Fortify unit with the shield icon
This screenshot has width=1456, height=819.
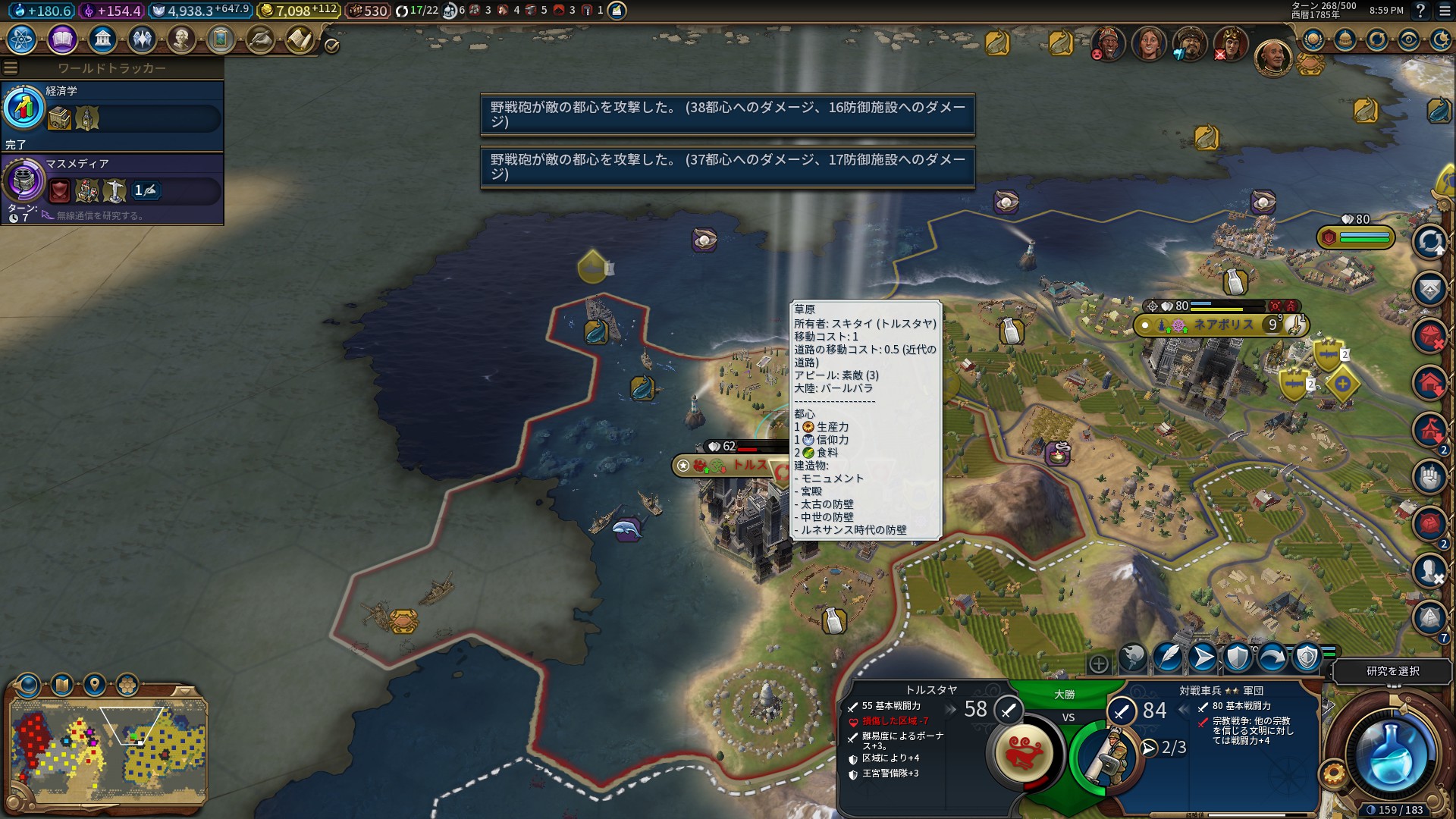[1238, 657]
